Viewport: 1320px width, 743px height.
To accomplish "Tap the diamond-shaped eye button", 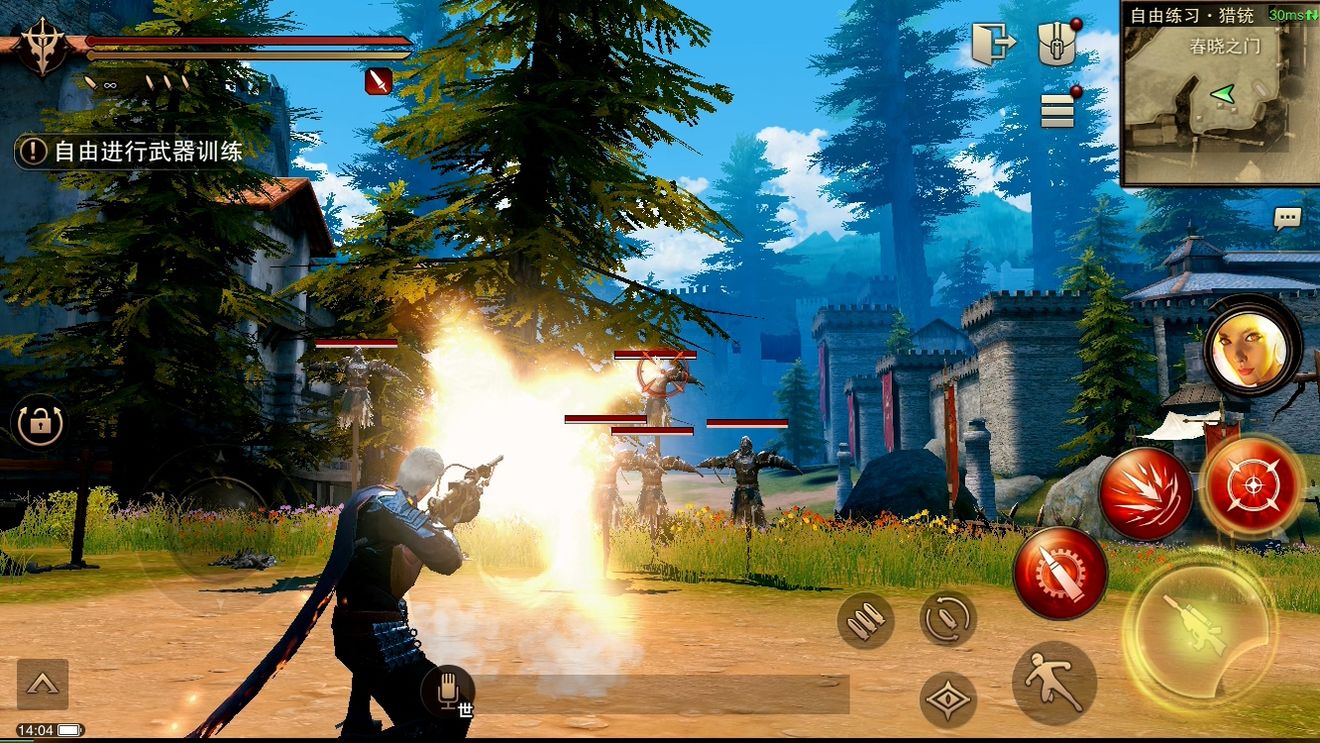I will [948, 700].
